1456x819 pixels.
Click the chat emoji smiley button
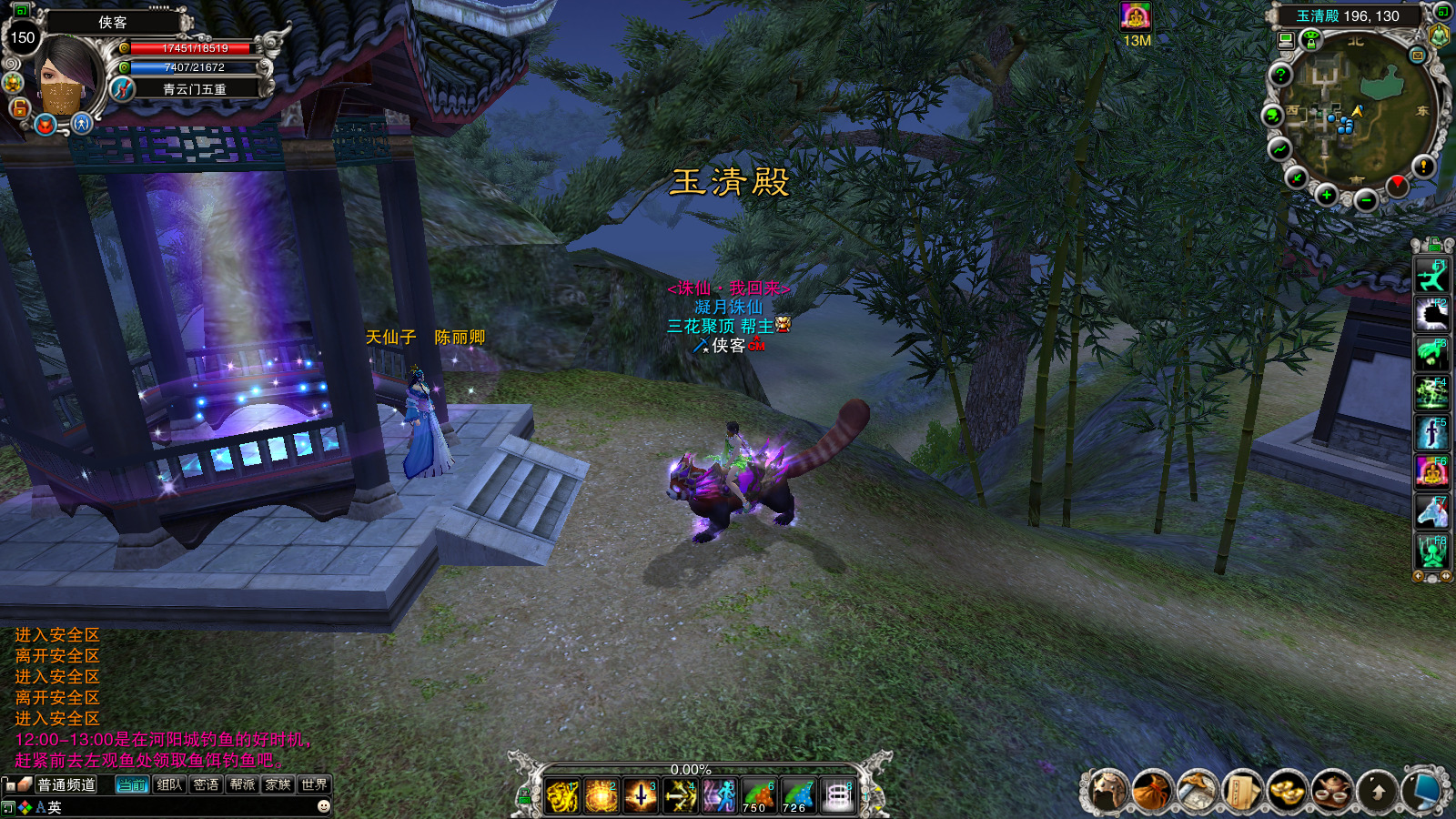(323, 806)
